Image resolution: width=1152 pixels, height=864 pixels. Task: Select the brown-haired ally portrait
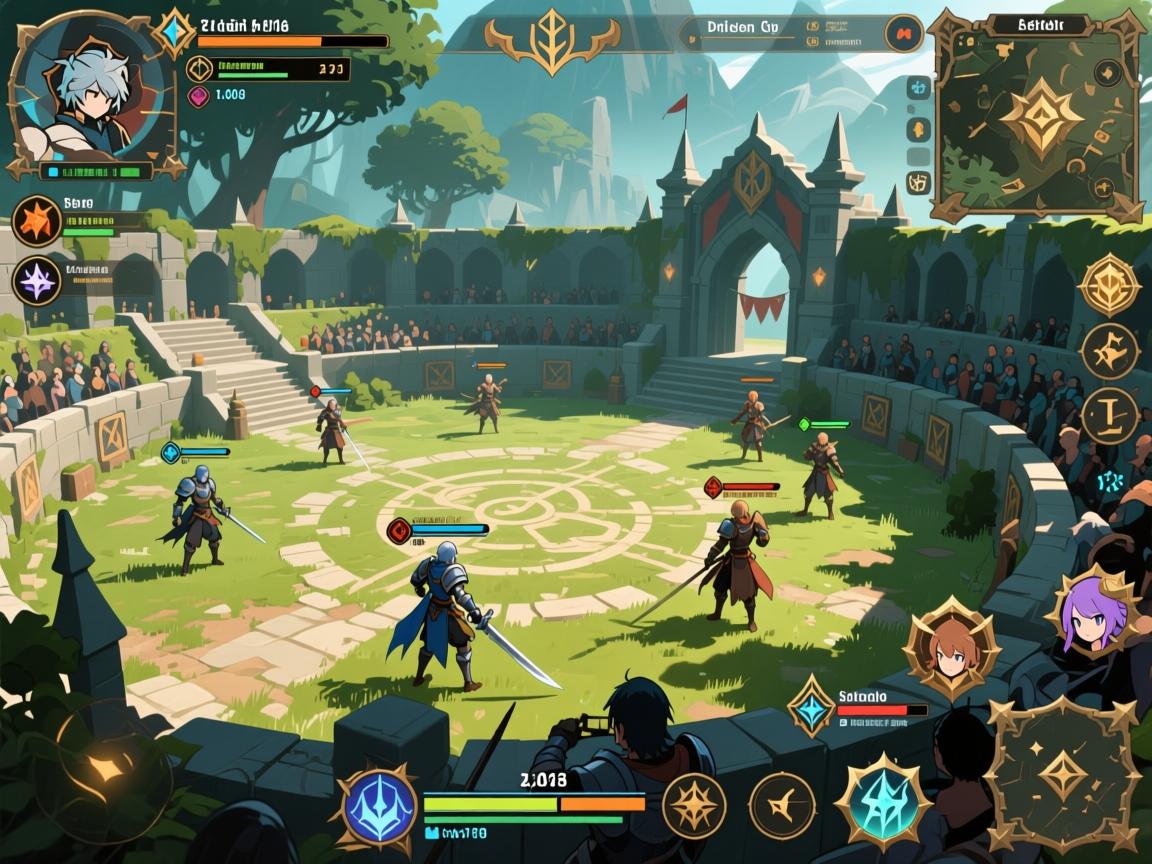click(x=951, y=652)
